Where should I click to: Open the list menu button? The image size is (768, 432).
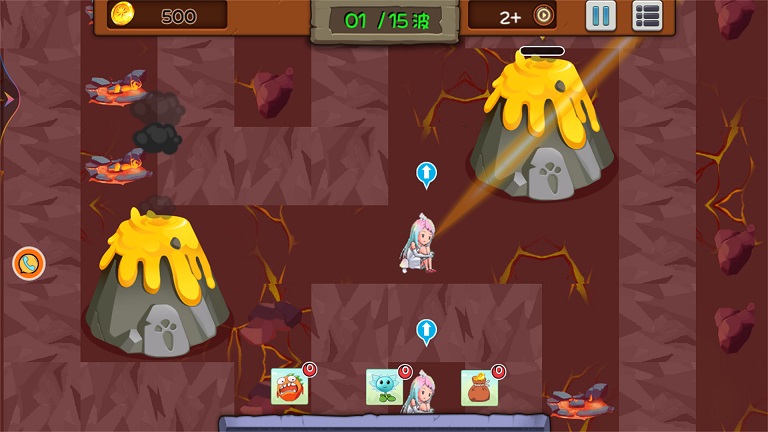pyautogui.click(x=647, y=16)
